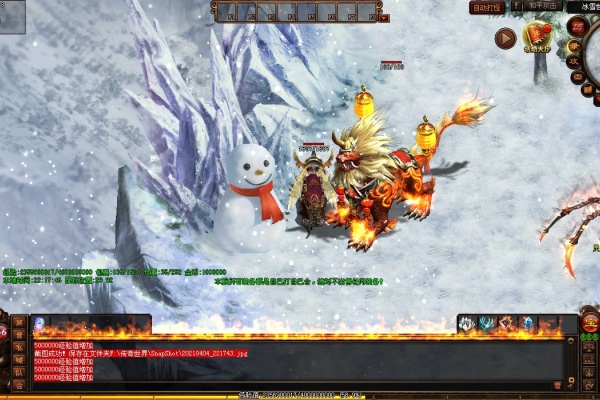This screenshot has height=400, width=600.
Task: Select the 队 team chat channel
Action: click(x=19, y=372)
